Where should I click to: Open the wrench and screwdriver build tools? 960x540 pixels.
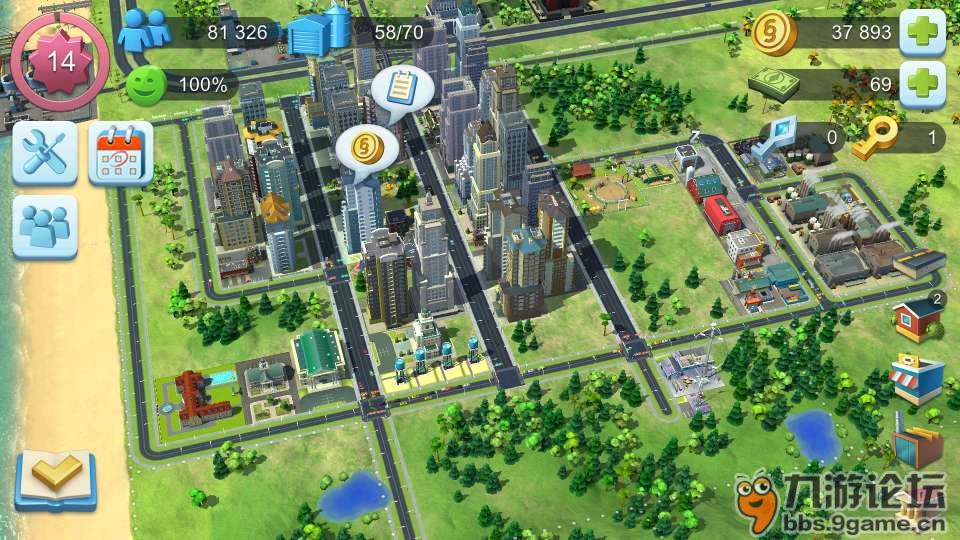pyautogui.click(x=45, y=153)
